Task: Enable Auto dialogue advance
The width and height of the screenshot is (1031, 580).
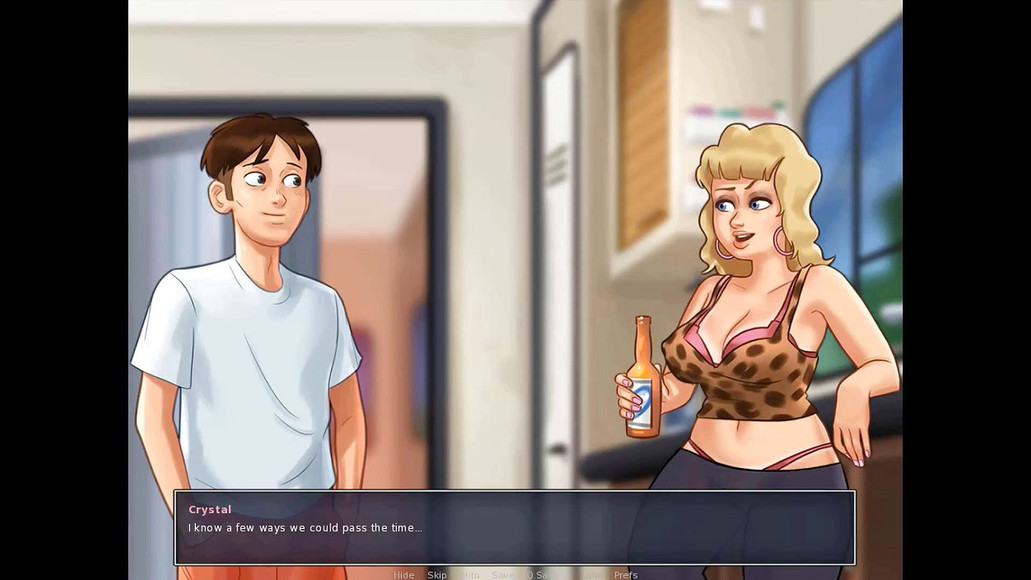Action: click(x=470, y=575)
